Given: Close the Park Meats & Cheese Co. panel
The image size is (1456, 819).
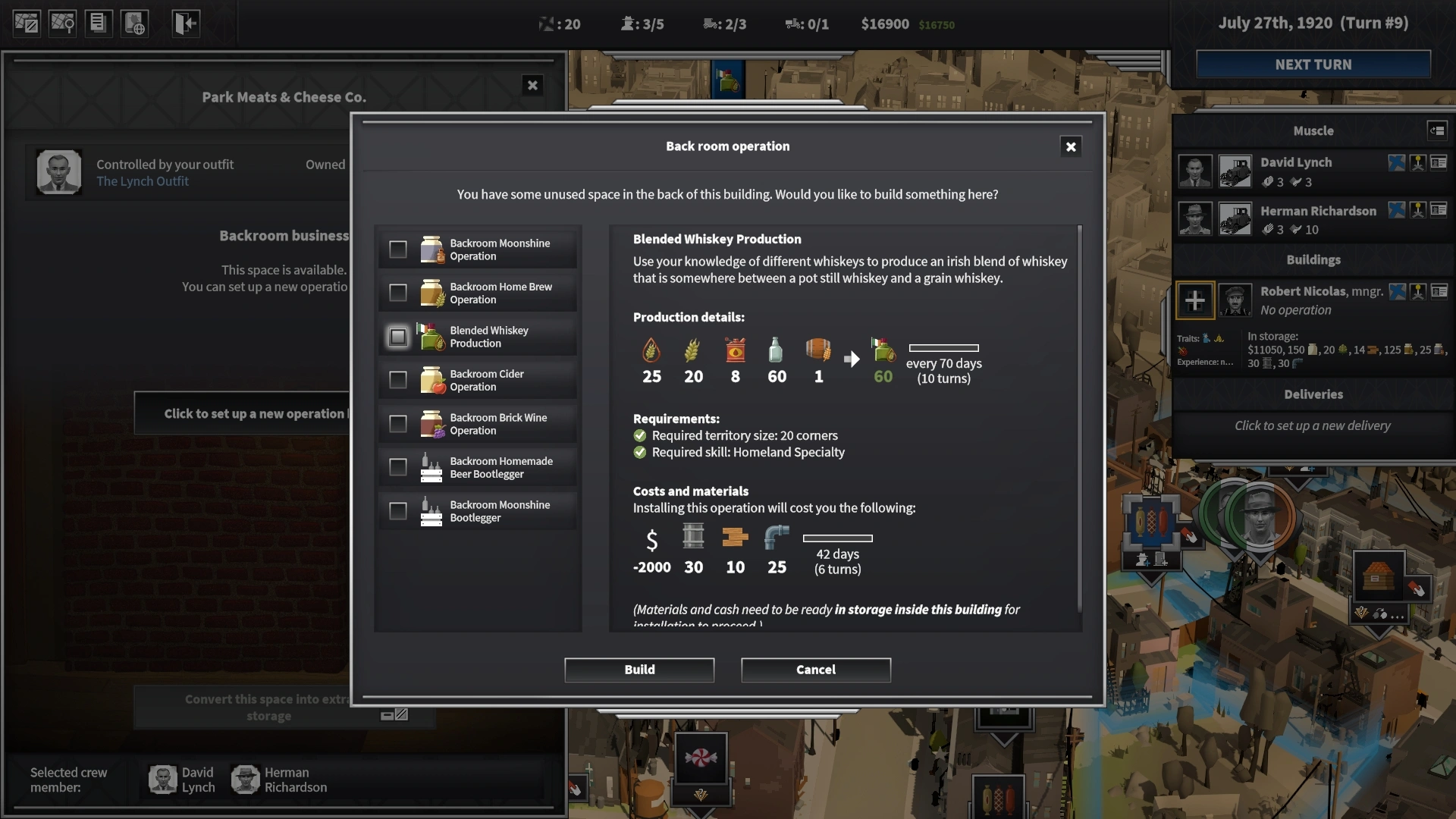Looking at the screenshot, I should (532, 86).
